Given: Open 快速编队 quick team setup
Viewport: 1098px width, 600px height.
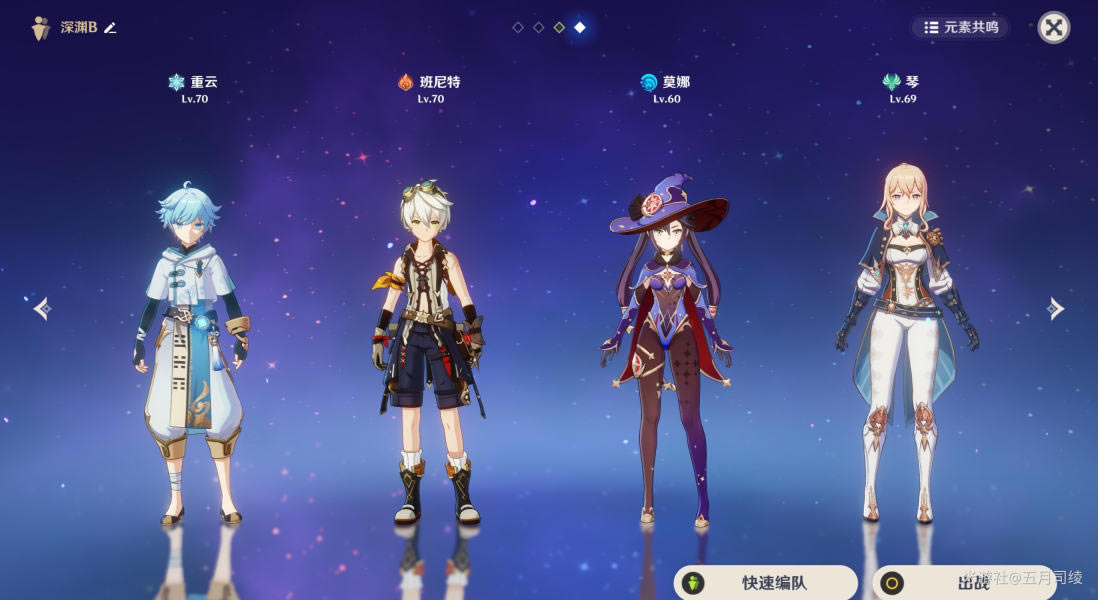Looking at the screenshot, I should [x=765, y=583].
